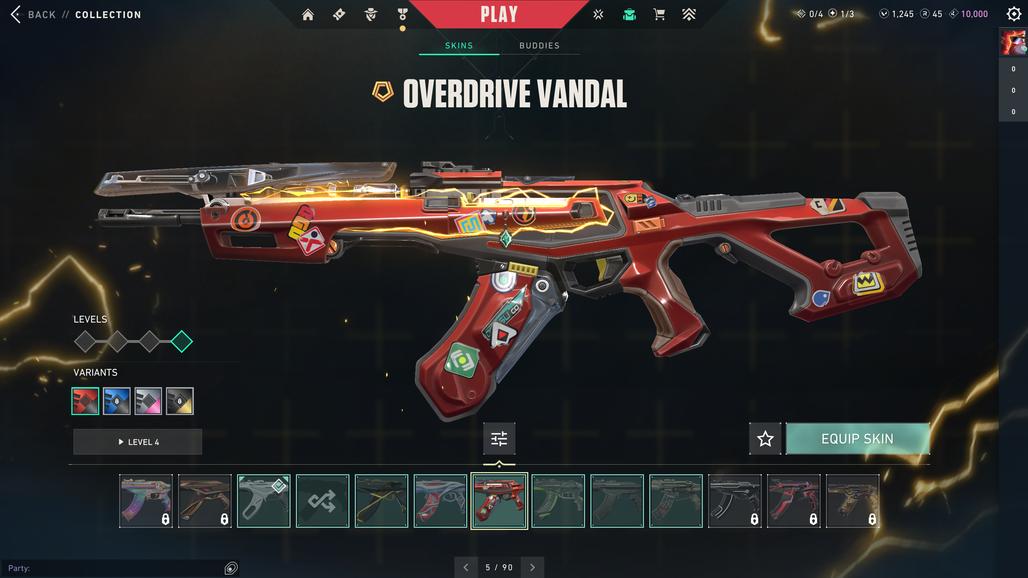
Task: Choose the blue skin variant
Action: (x=117, y=401)
